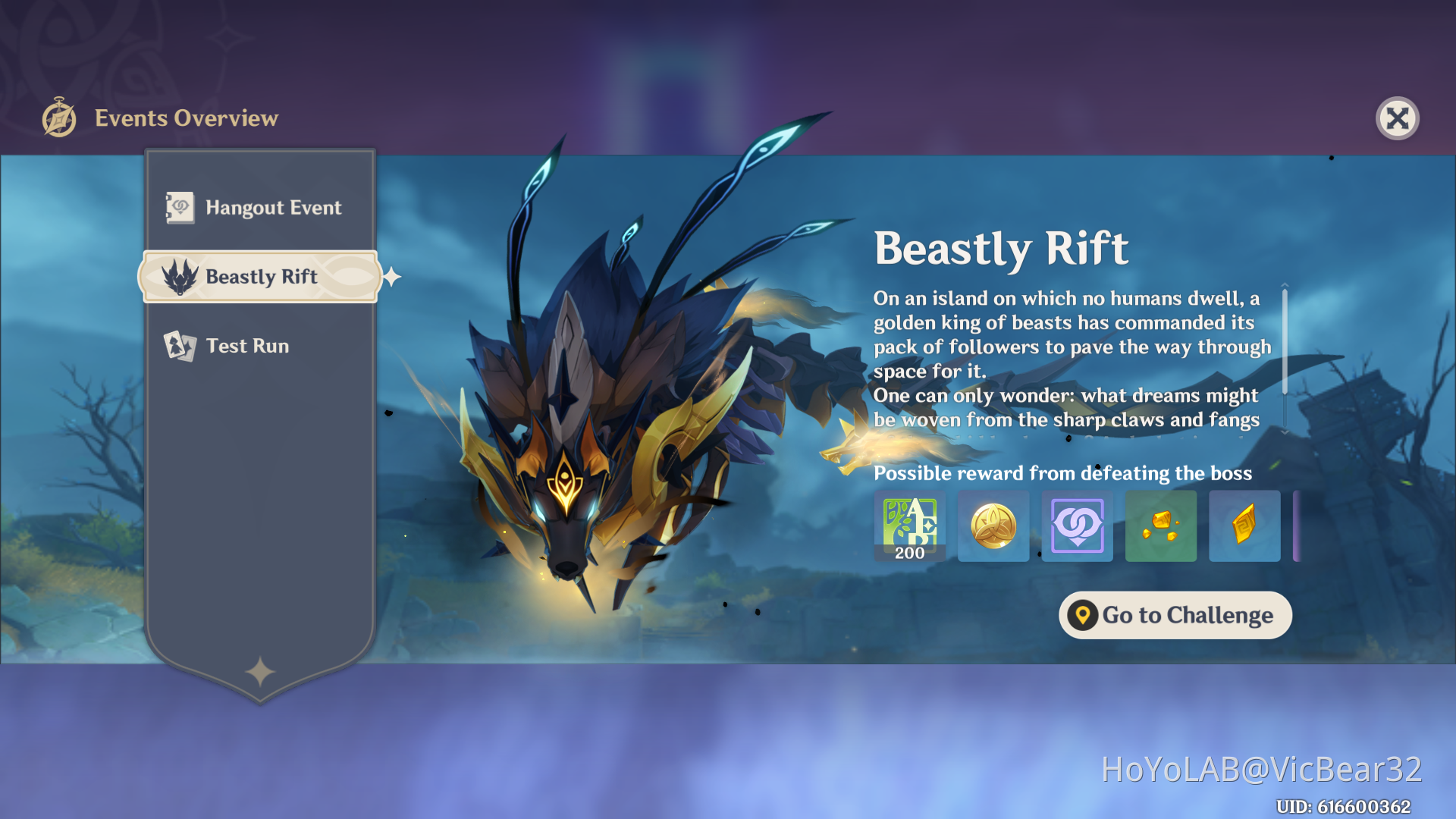Expand the partially hidden sixth reward slot

1298,526
